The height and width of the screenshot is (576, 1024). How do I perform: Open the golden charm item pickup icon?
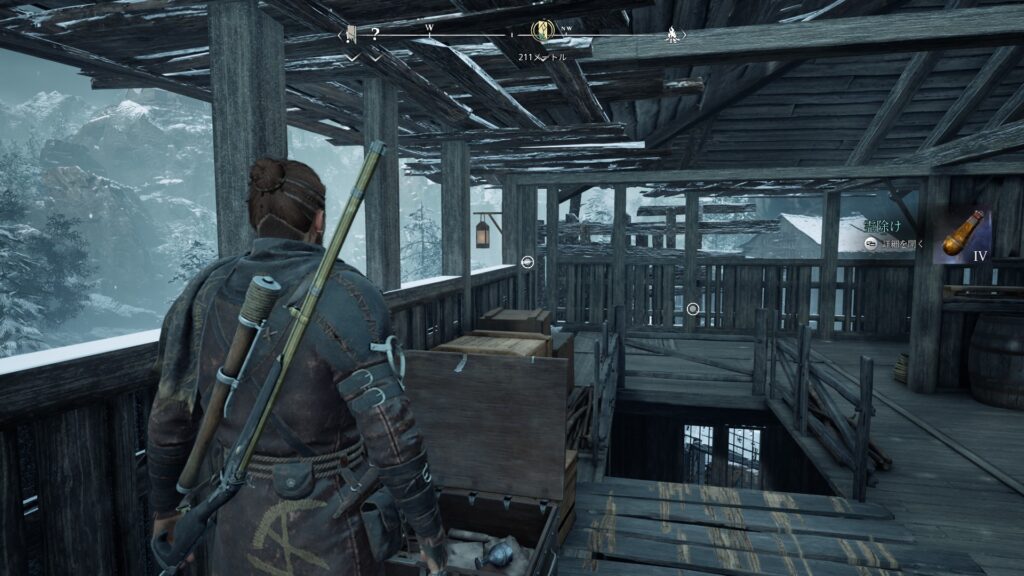(x=963, y=236)
